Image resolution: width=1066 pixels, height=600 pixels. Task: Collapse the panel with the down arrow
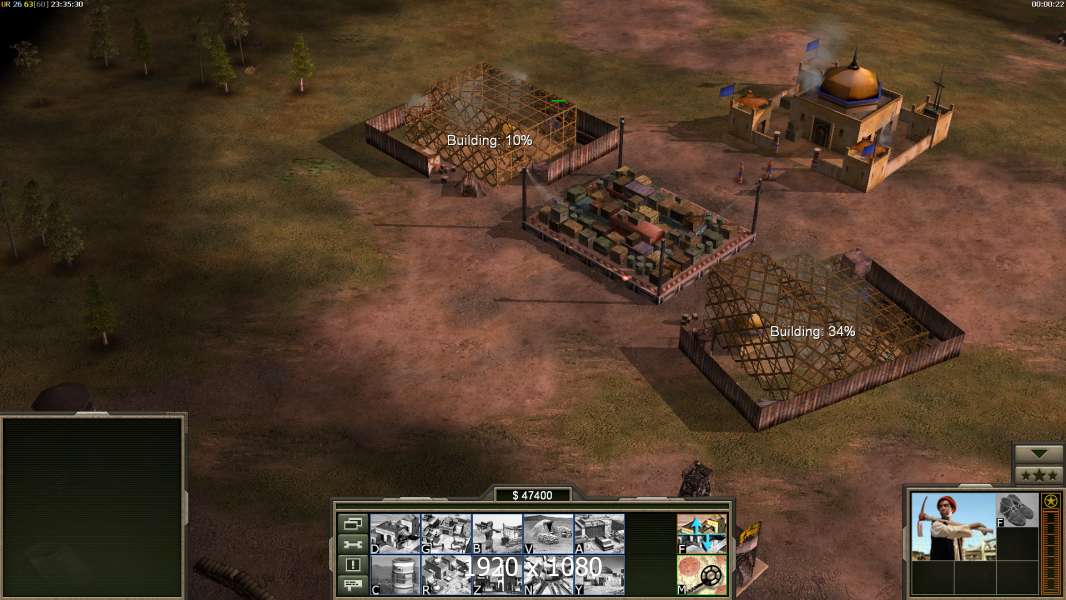1038,454
